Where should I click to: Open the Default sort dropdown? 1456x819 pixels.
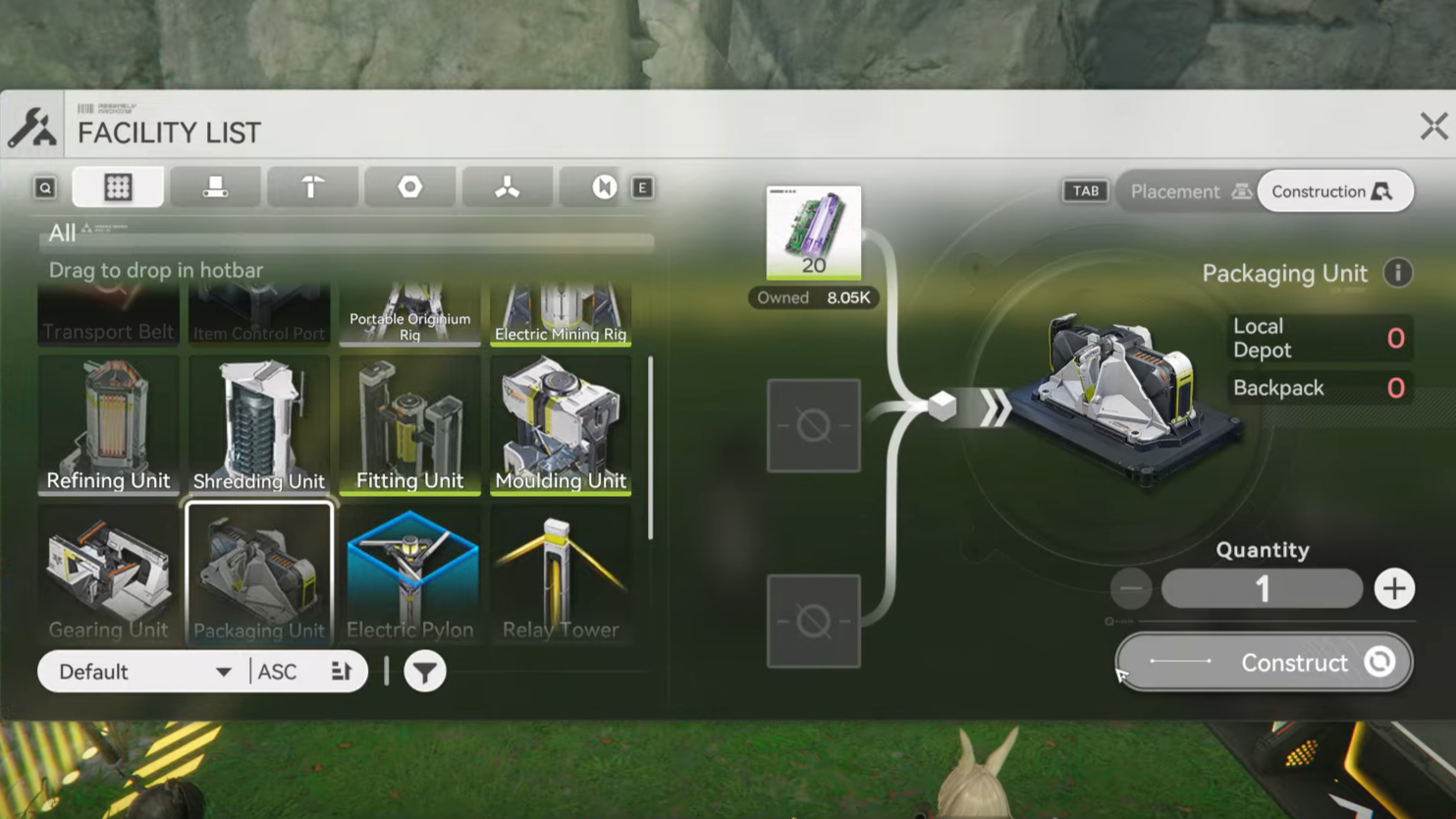(x=144, y=673)
